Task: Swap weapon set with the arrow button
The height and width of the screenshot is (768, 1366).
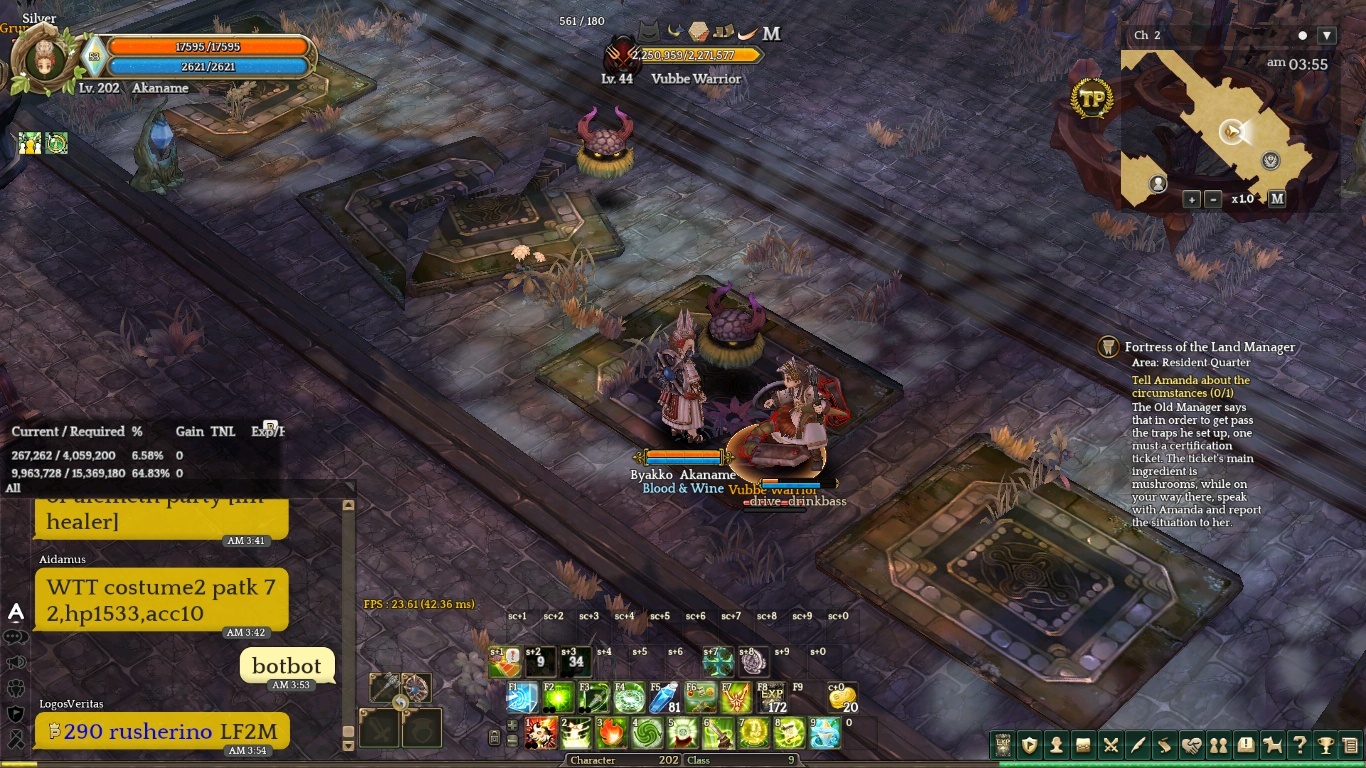Action: pyautogui.click(x=400, y=703)
